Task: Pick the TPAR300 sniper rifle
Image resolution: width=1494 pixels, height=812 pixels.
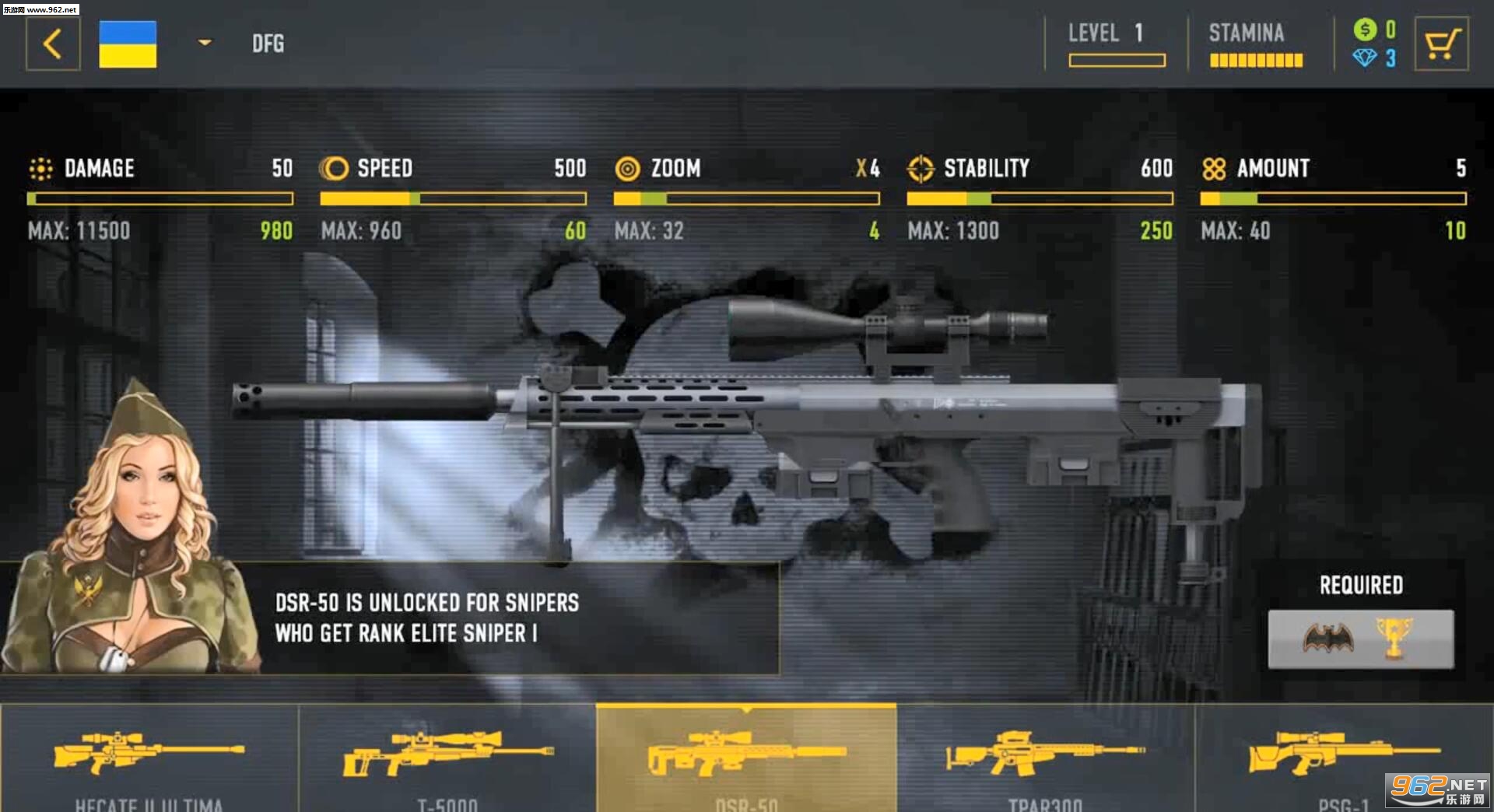Action: (1045, 758)
